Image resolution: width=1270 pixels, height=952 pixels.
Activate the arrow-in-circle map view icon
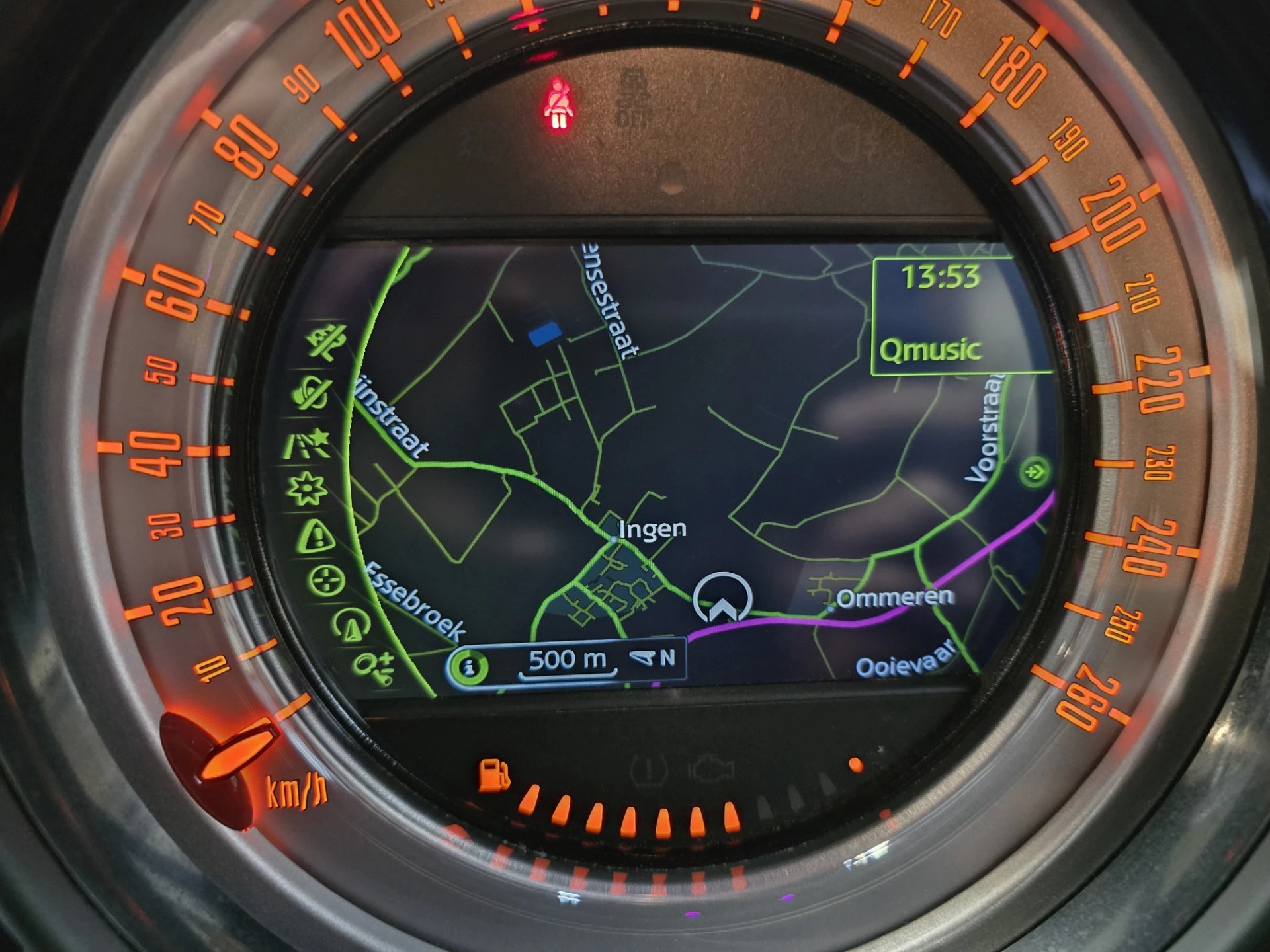pyautogui.click(x=351, y=625)
